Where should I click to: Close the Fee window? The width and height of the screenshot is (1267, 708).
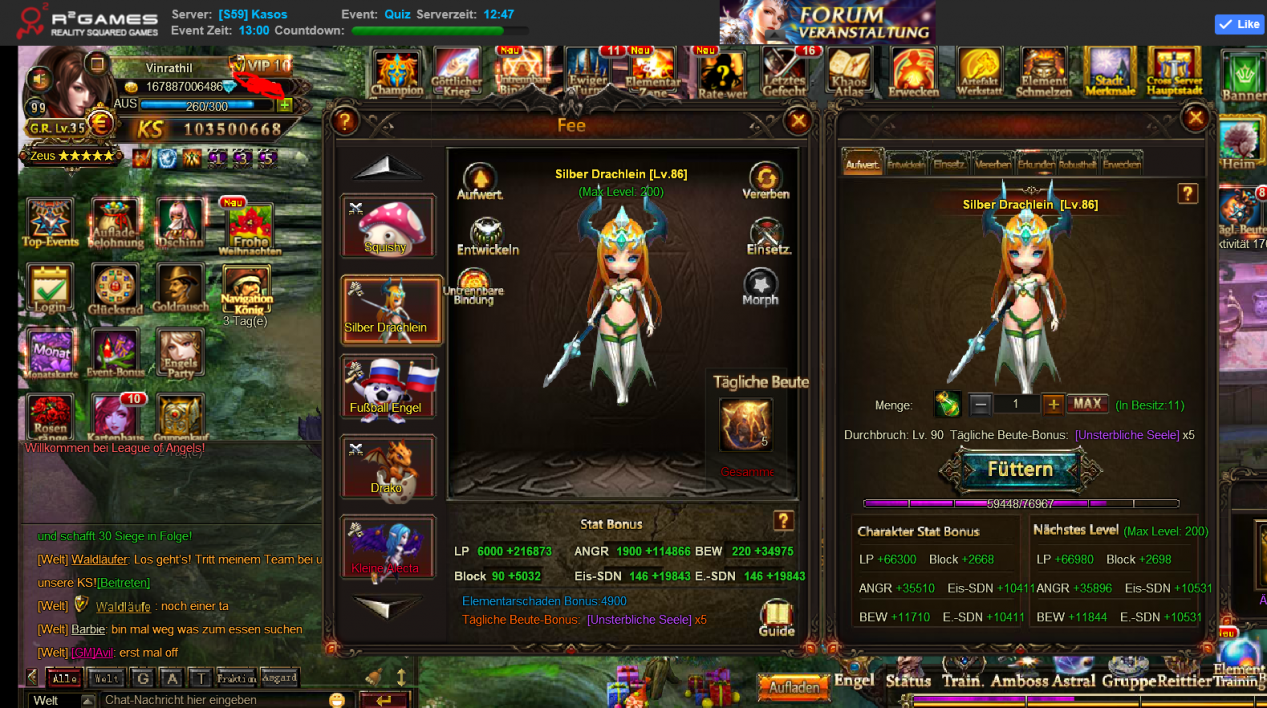pyautogui.click(x=798, y=122)
